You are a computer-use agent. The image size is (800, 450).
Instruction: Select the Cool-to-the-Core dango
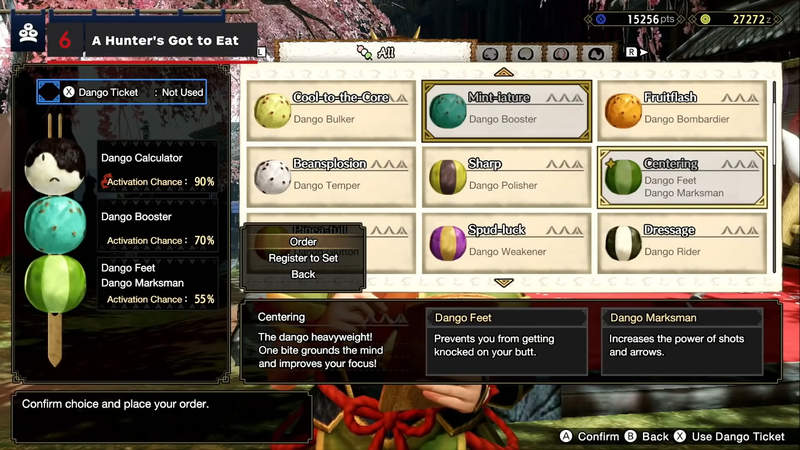click(331, 111)
